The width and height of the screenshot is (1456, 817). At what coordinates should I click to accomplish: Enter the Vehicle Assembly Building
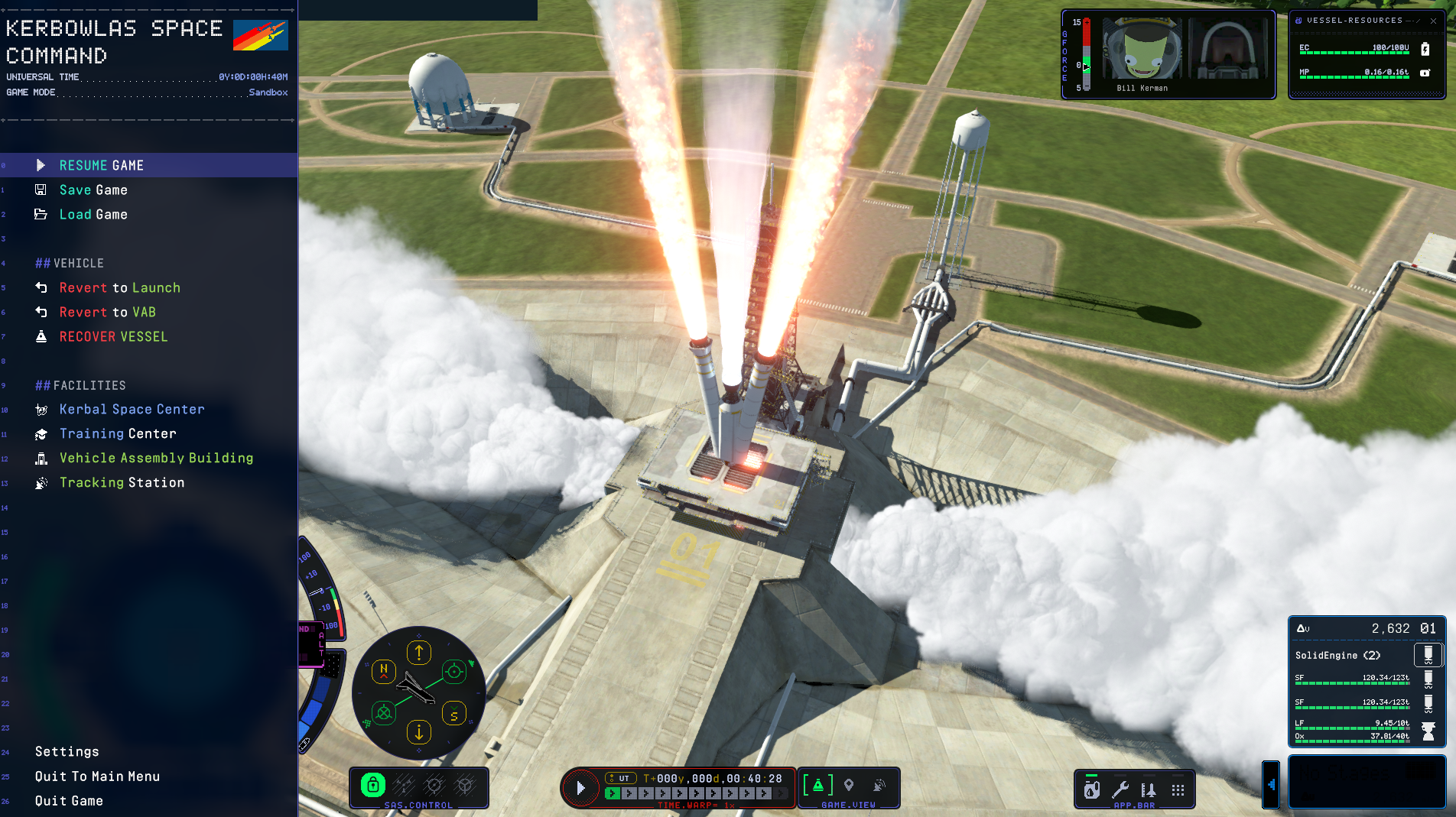[156, 458]
